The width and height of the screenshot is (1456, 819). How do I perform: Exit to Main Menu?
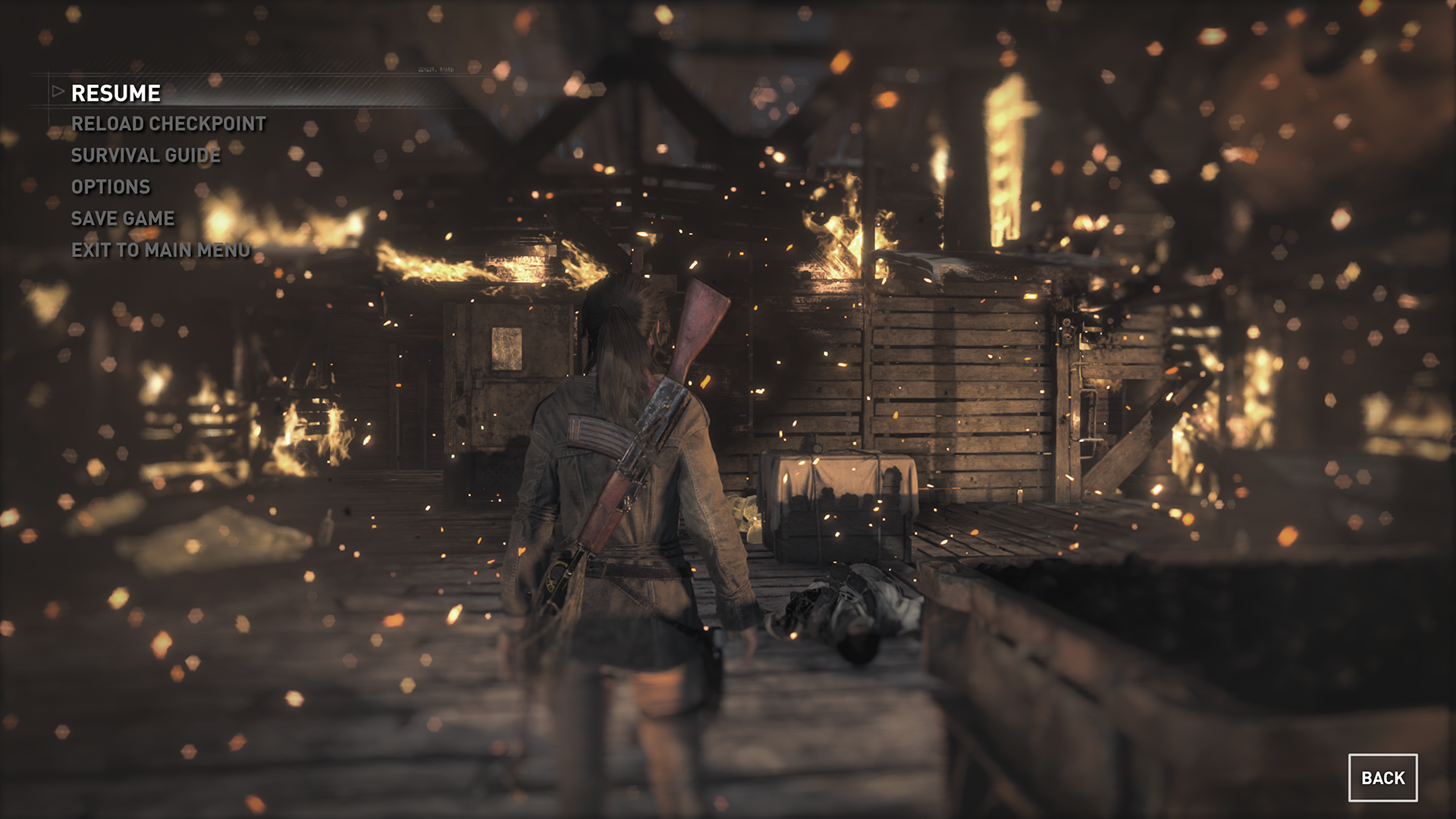point(161,250)
